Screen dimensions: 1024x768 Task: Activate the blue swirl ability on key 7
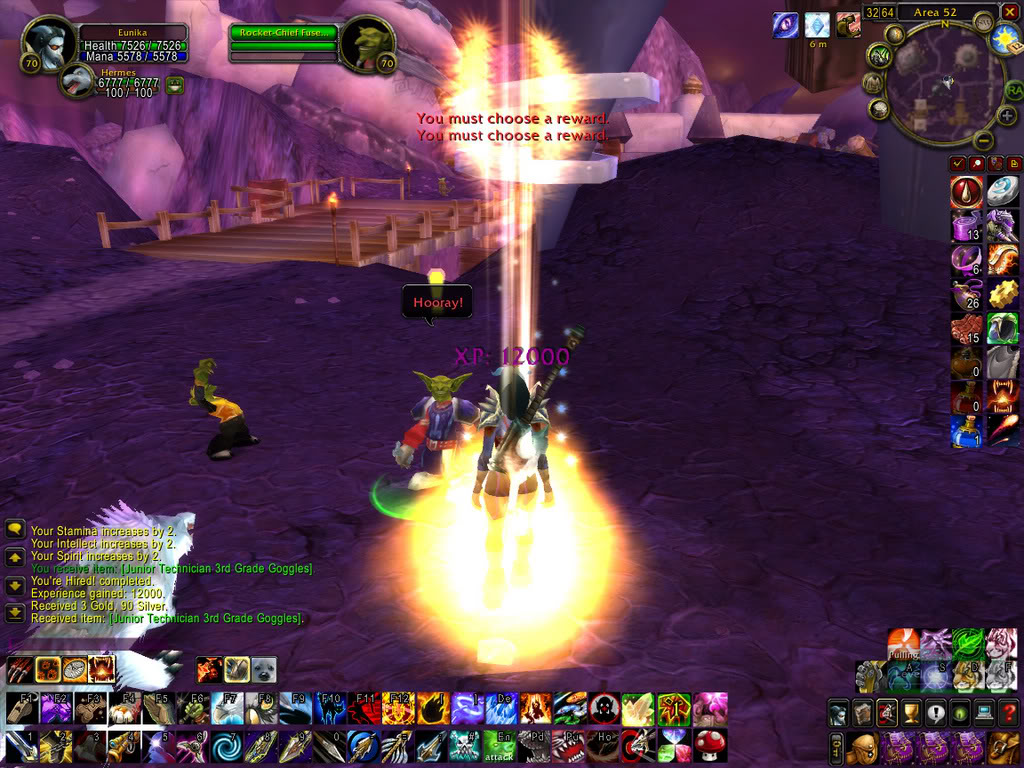[226, 745]
